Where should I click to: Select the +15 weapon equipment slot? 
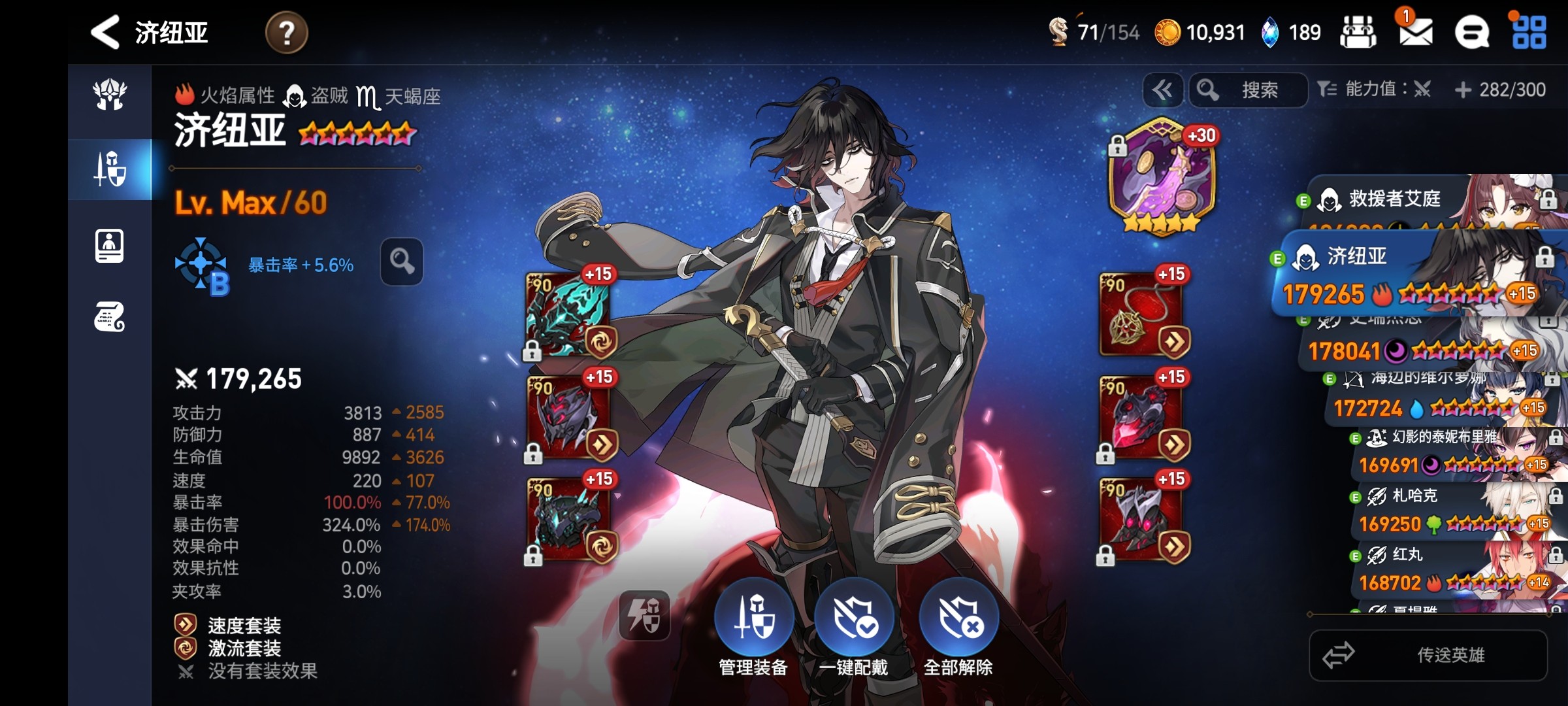coord(567,314)
